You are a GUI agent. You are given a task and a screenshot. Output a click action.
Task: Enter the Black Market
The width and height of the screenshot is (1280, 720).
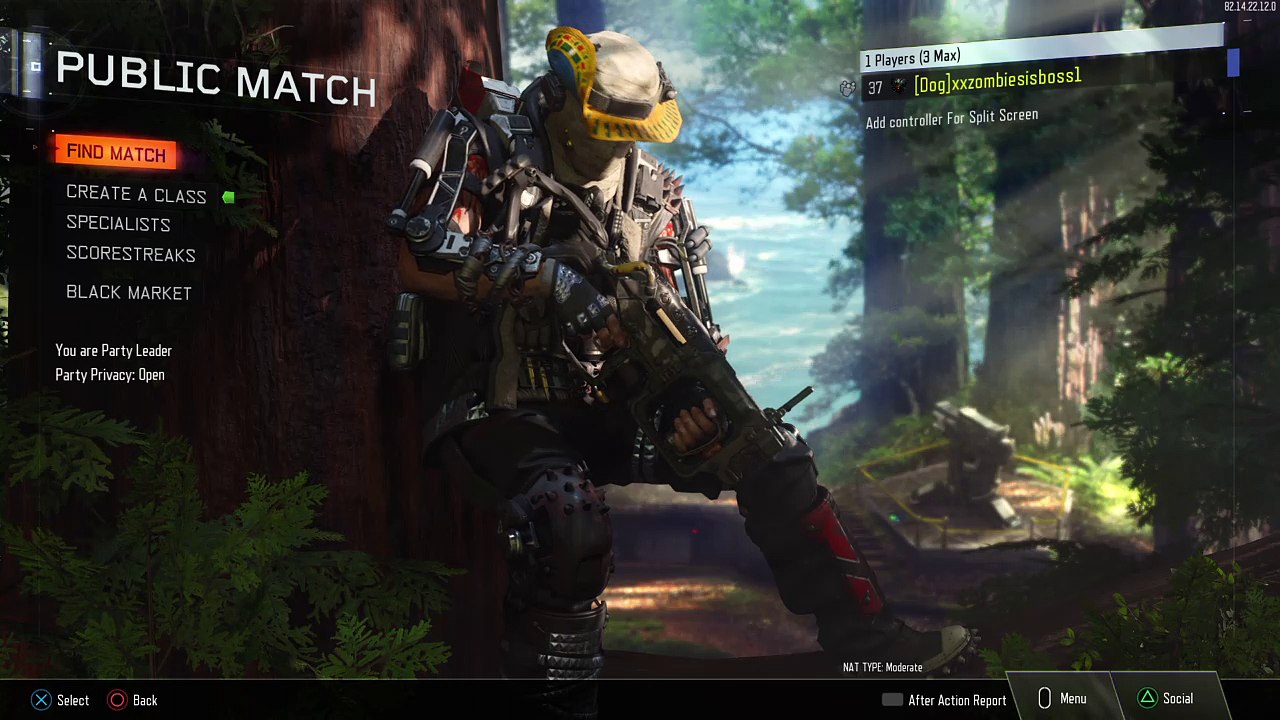point(129,292)
